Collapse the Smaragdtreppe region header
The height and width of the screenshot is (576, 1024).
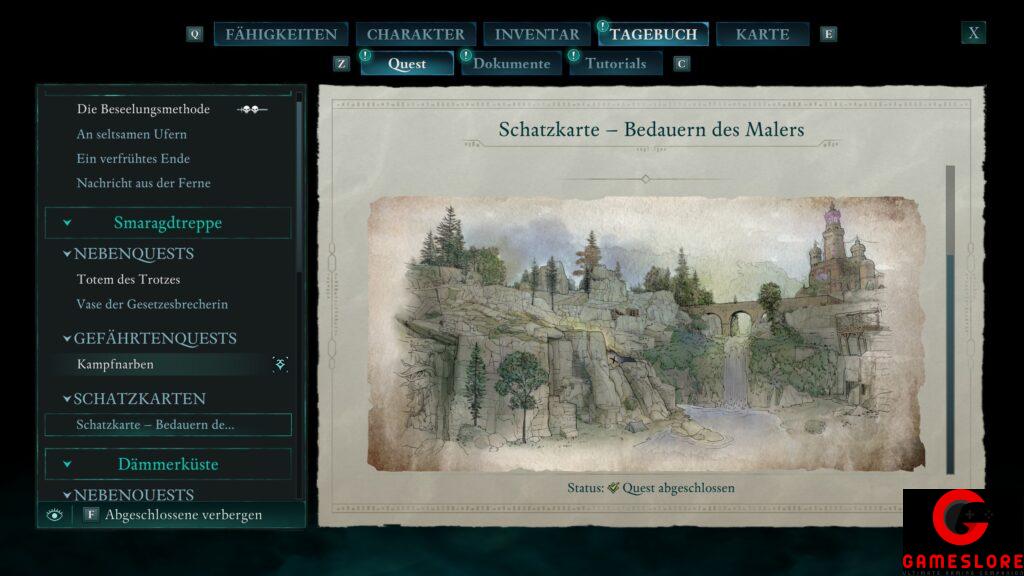(x=168, y=223)
